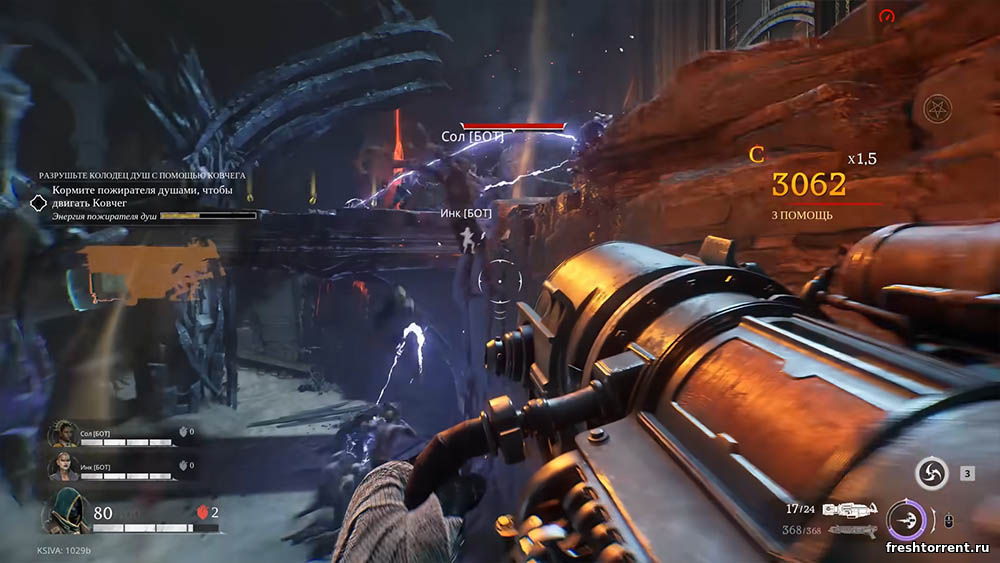Click your hooded character portrait
The width and height of the screenshot is (1000, 563).
click(x=65, y=511)
